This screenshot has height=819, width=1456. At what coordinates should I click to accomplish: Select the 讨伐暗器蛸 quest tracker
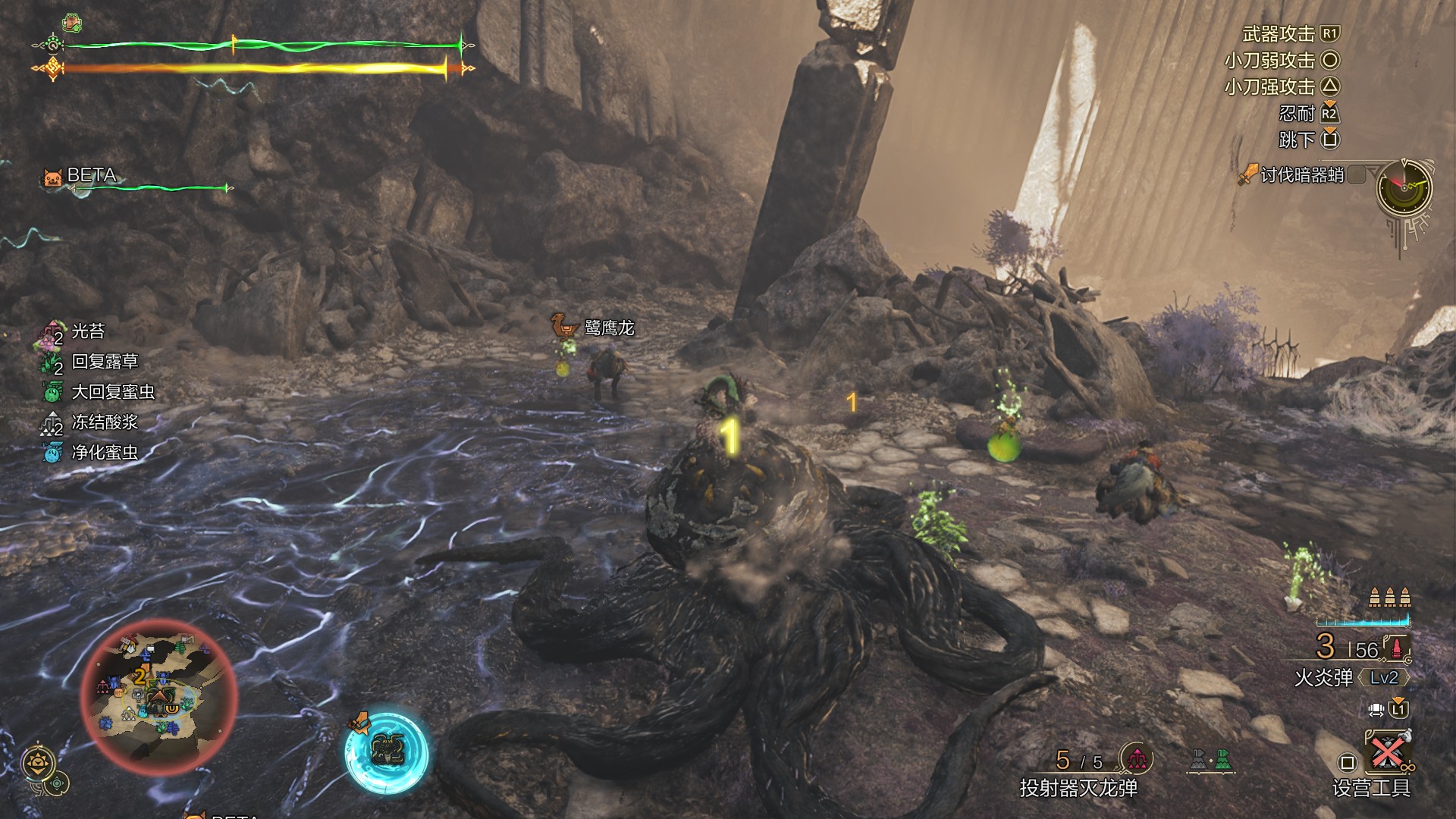pos(1301,175)
